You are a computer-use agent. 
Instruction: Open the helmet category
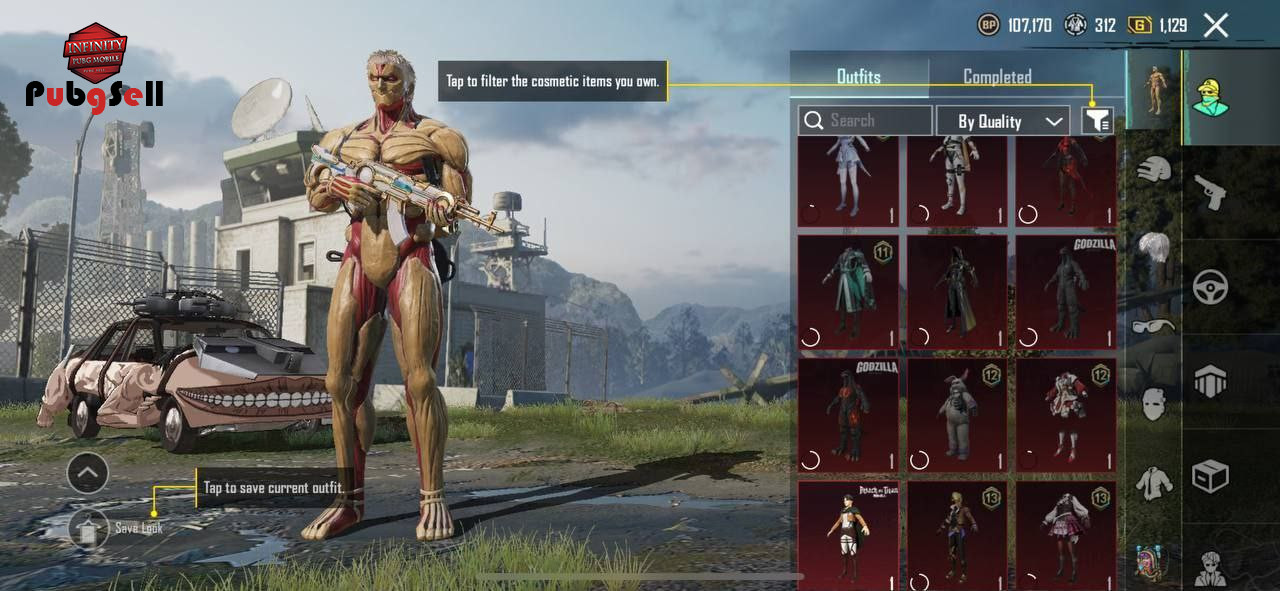coord(1154,170)
